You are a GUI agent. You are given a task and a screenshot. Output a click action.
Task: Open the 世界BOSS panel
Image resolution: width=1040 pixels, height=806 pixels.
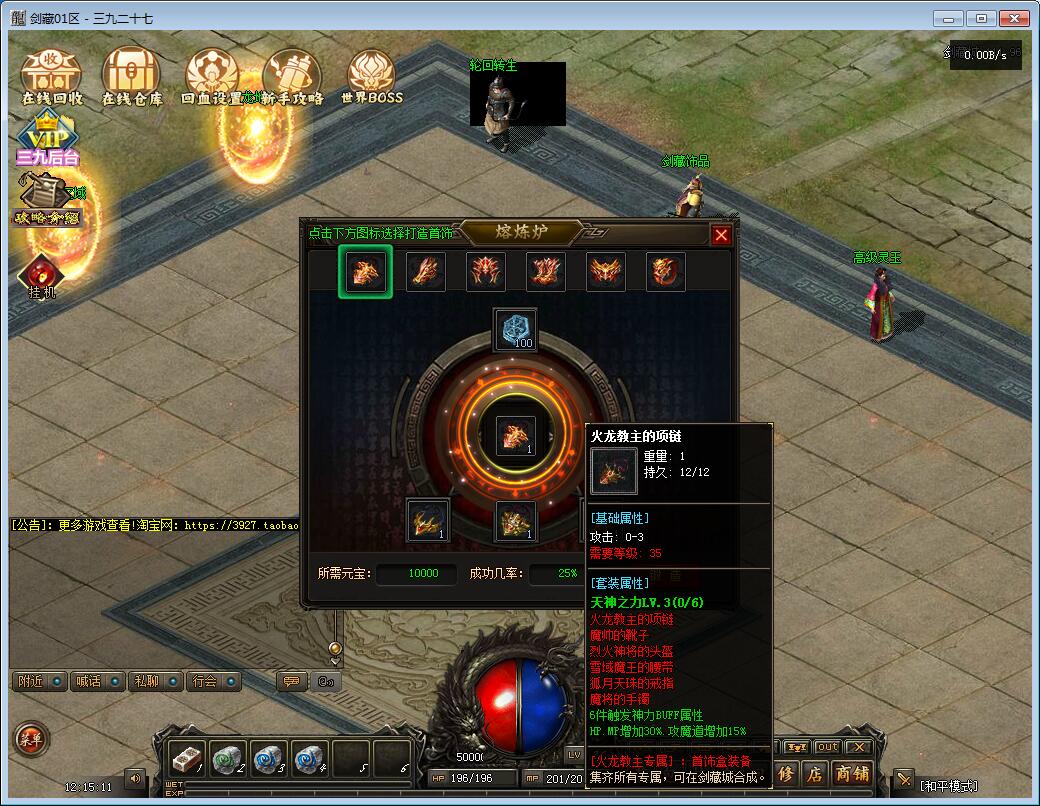point(371,75)
